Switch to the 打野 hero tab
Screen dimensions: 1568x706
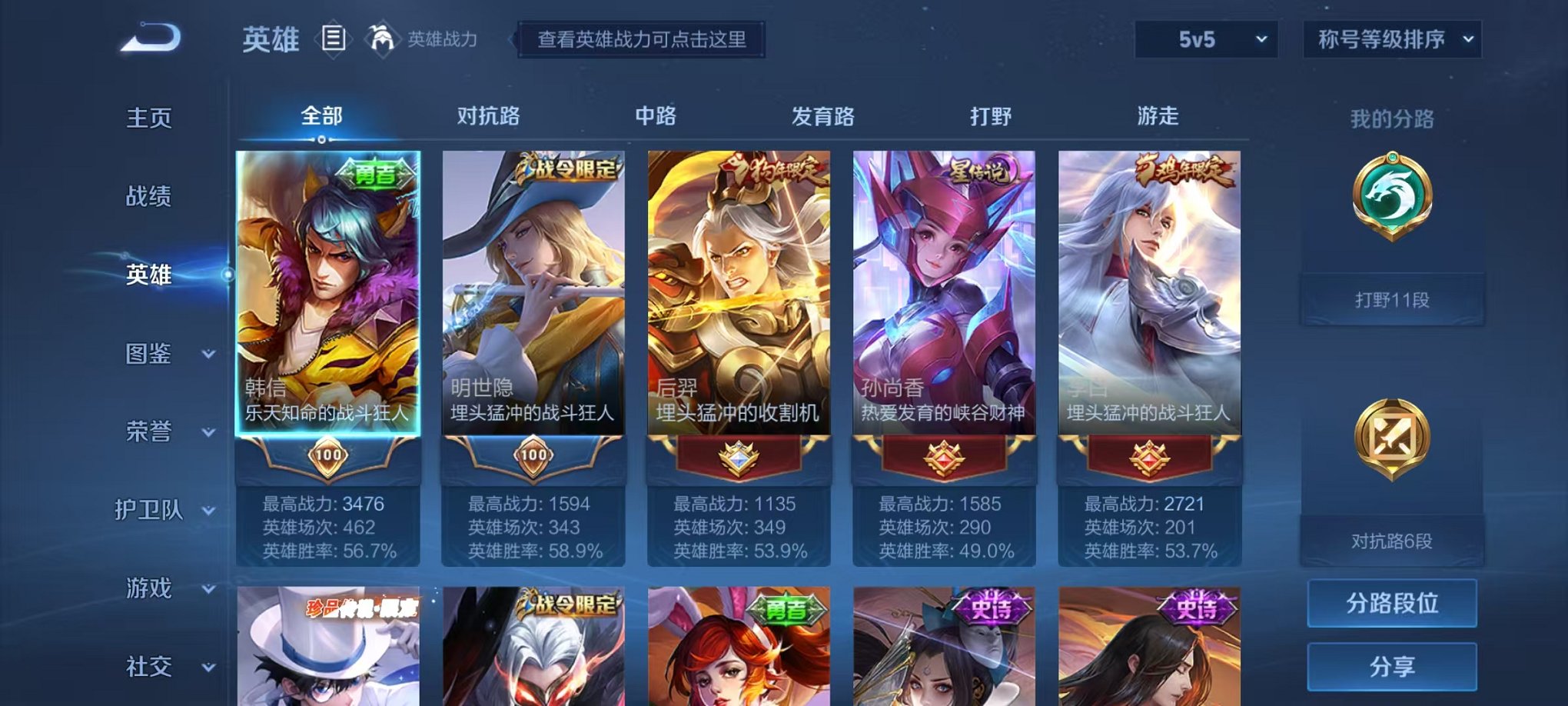point(993,115)
